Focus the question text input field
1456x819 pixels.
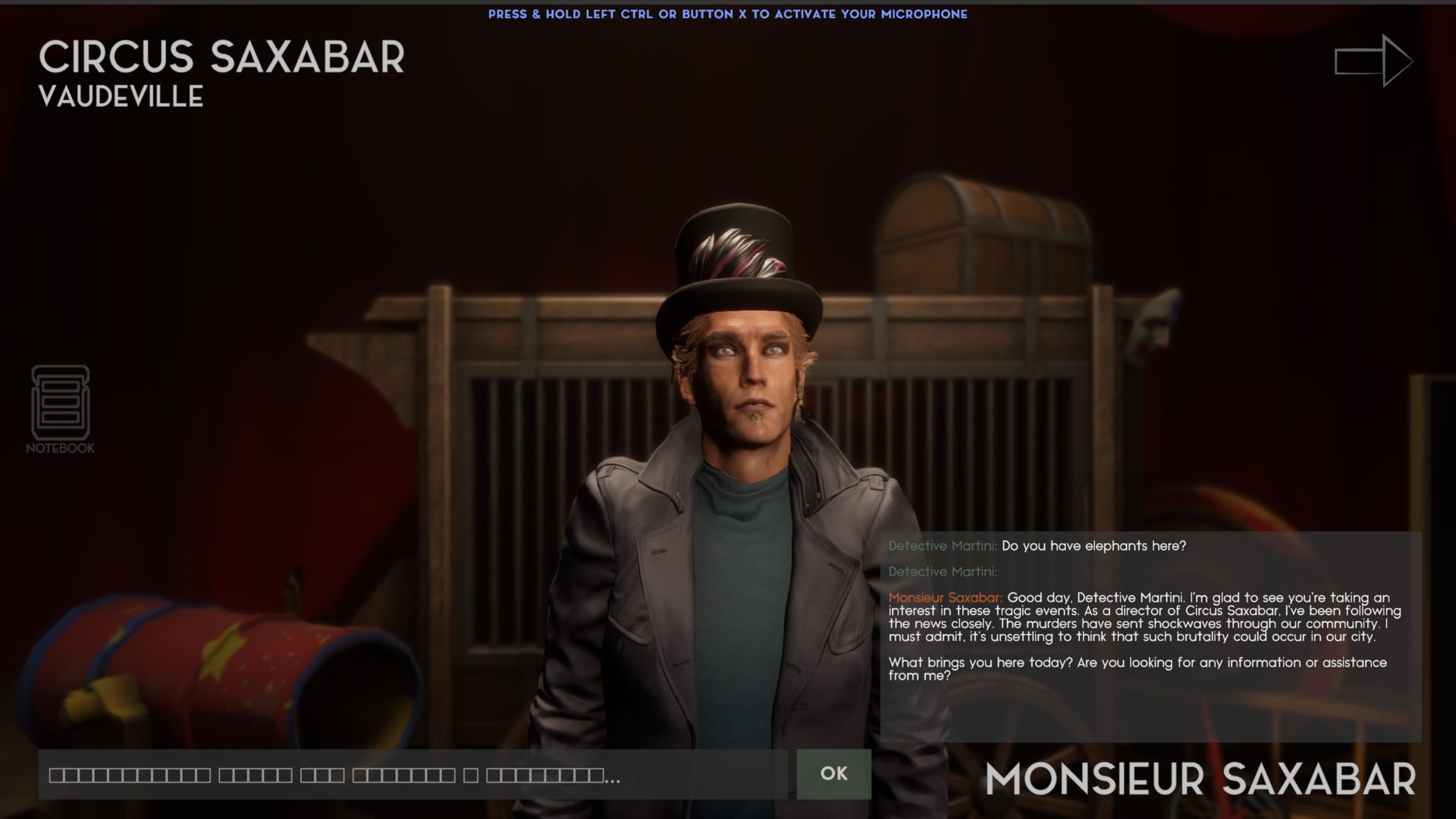[413, 775]
